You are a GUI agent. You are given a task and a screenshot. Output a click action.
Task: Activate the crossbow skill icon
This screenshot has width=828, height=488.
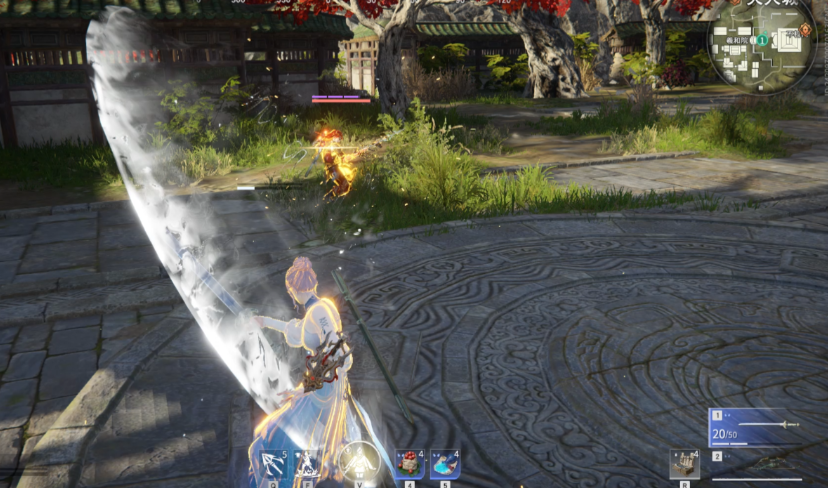(x=273, y=463)
